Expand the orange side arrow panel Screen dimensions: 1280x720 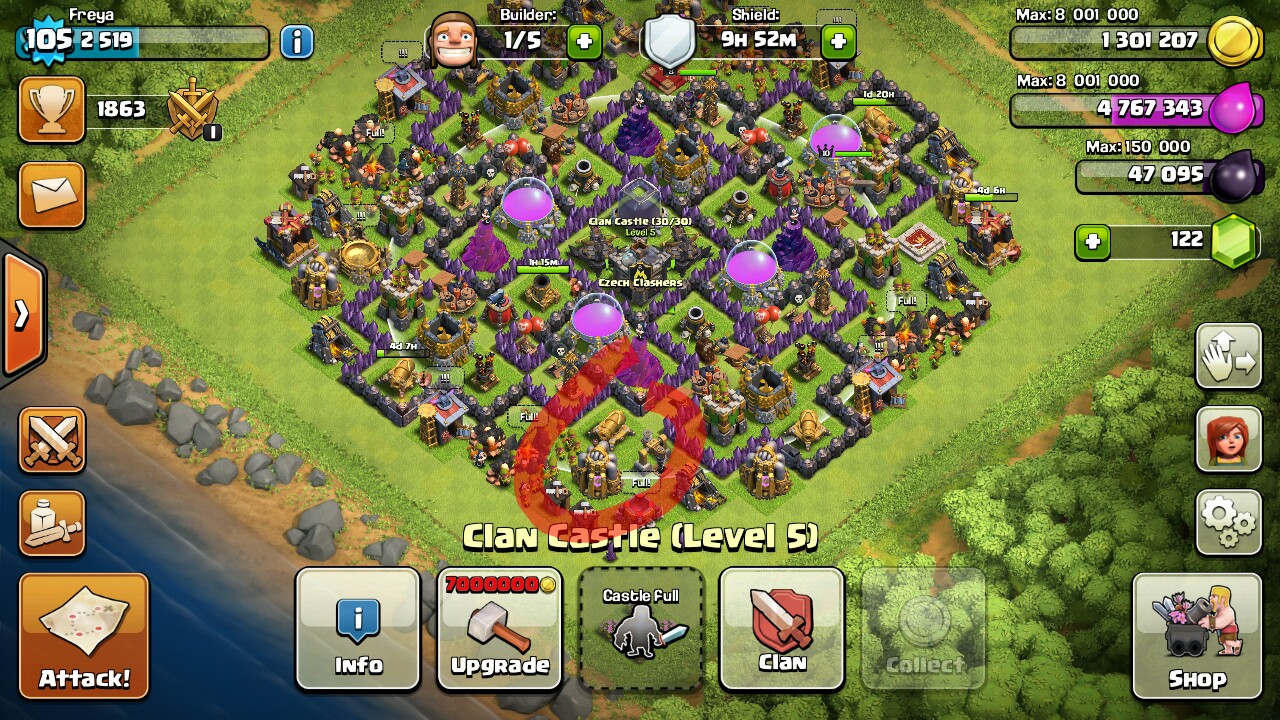(x=22, y=315)
